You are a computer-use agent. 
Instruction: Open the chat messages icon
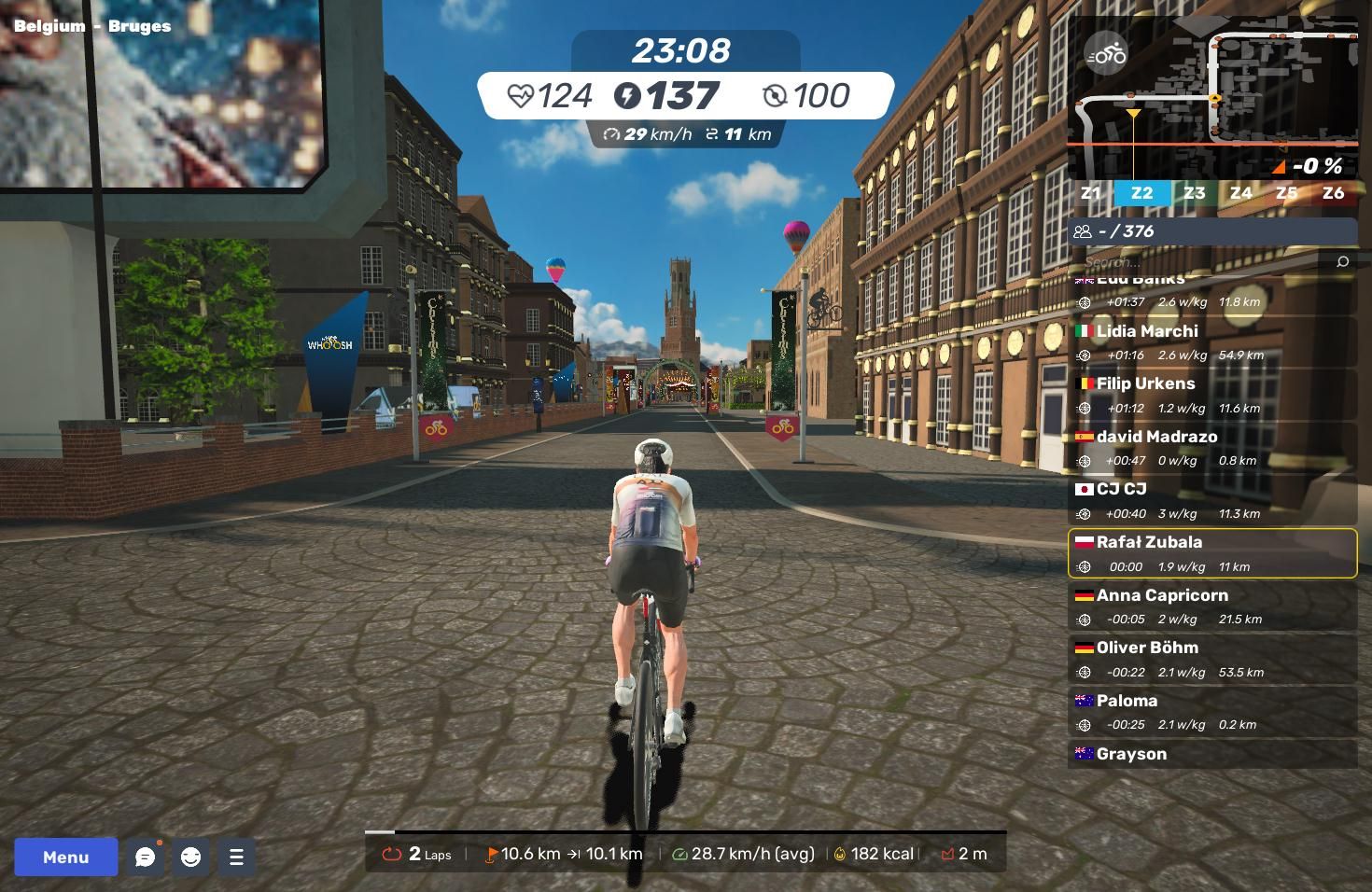(x=145, y=857)
